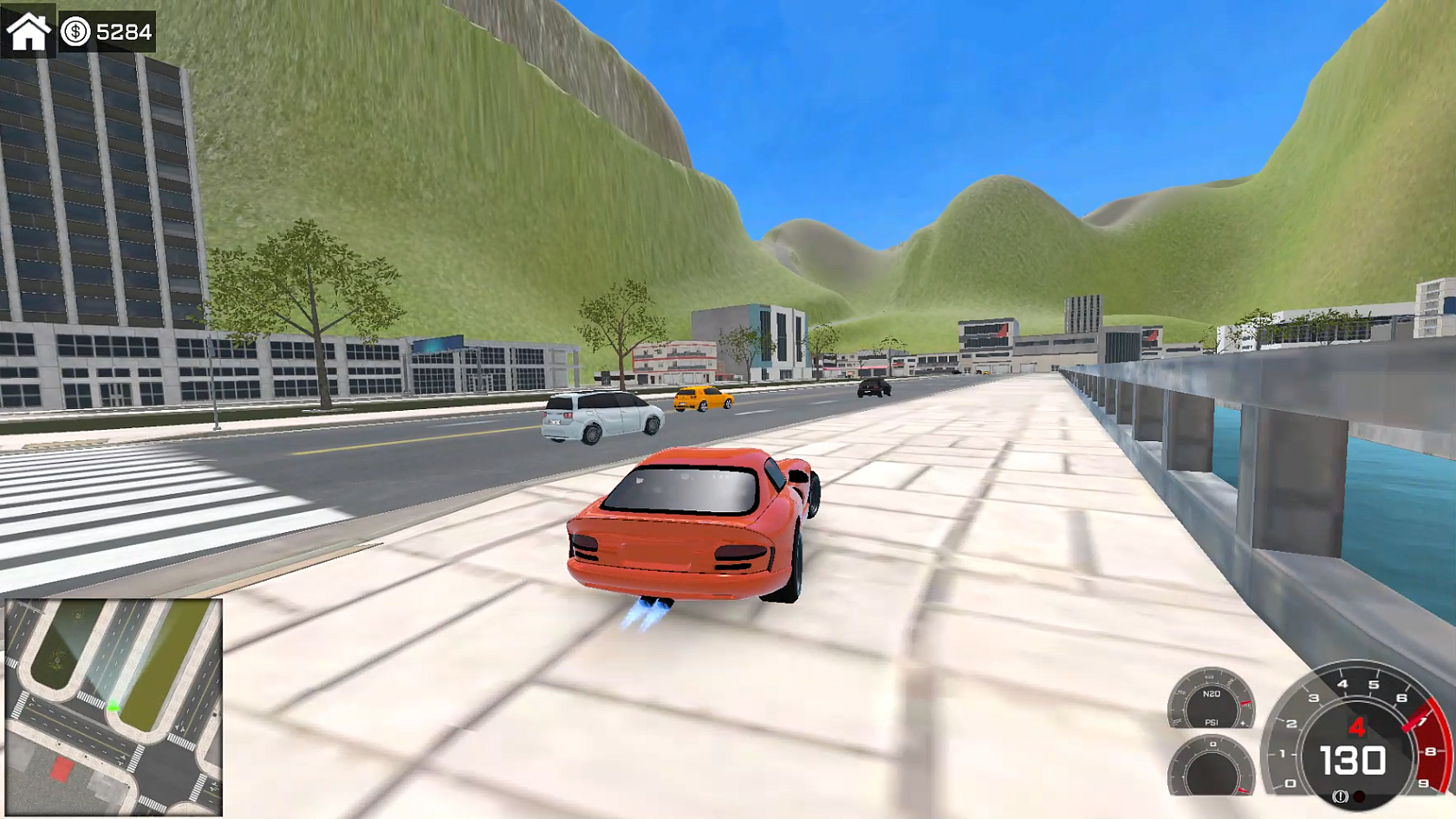The height and width of the screenshot is (819, 1456).
Task: Click the N2O gauge needle
Action: click(1245, 703)
